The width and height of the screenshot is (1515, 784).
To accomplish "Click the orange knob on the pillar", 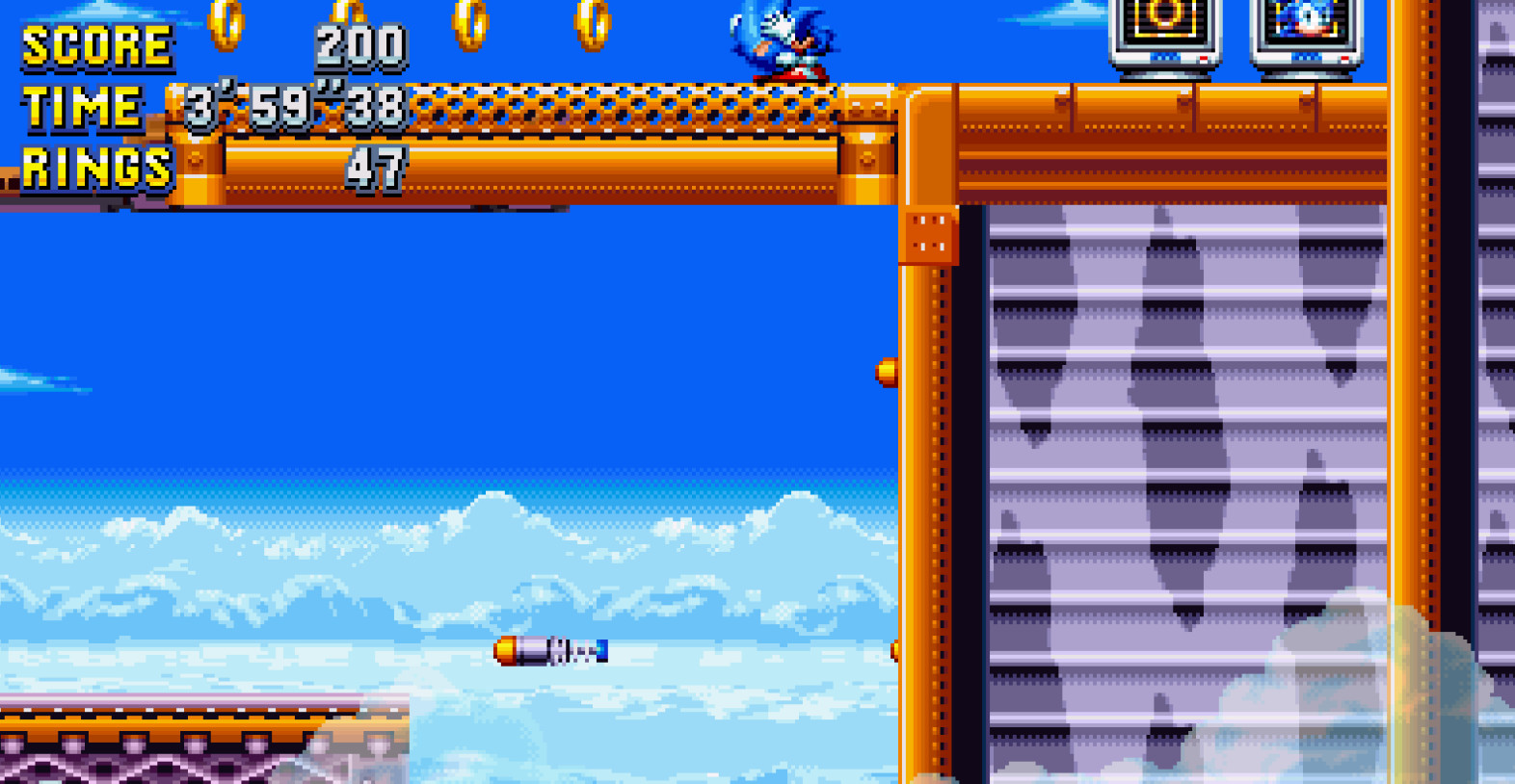I will 889,371.
